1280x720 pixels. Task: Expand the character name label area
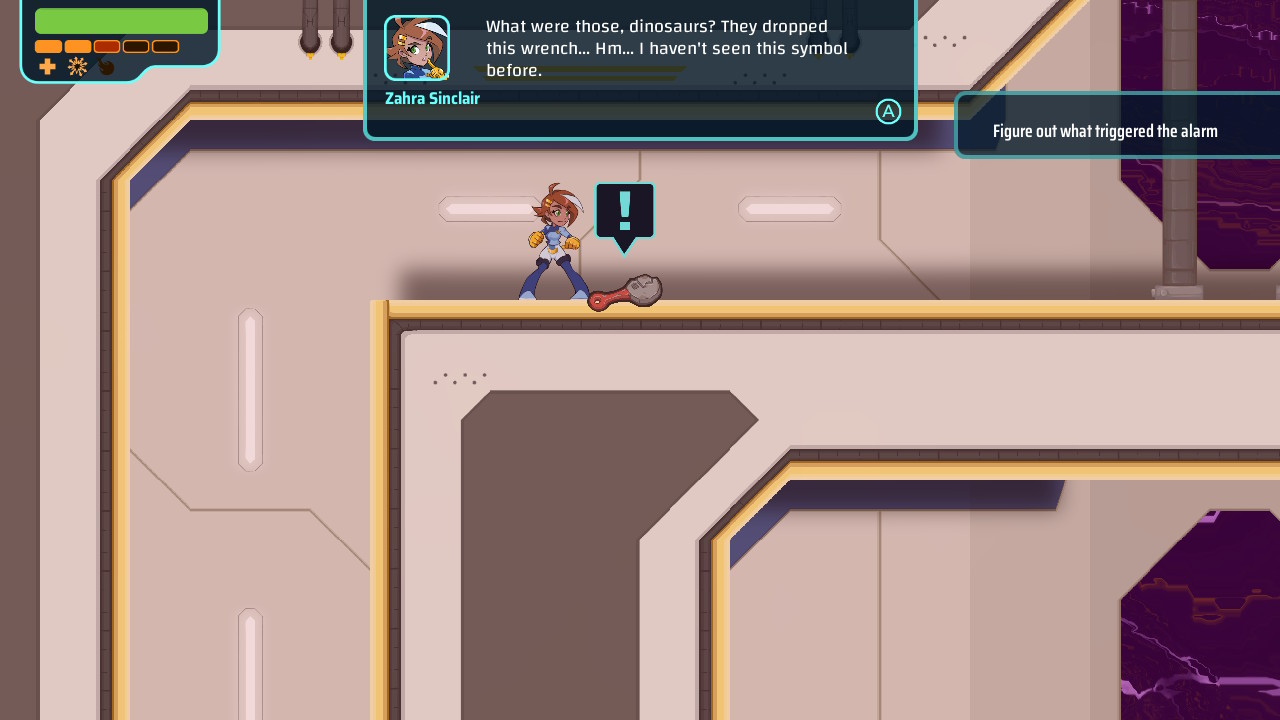432,98
